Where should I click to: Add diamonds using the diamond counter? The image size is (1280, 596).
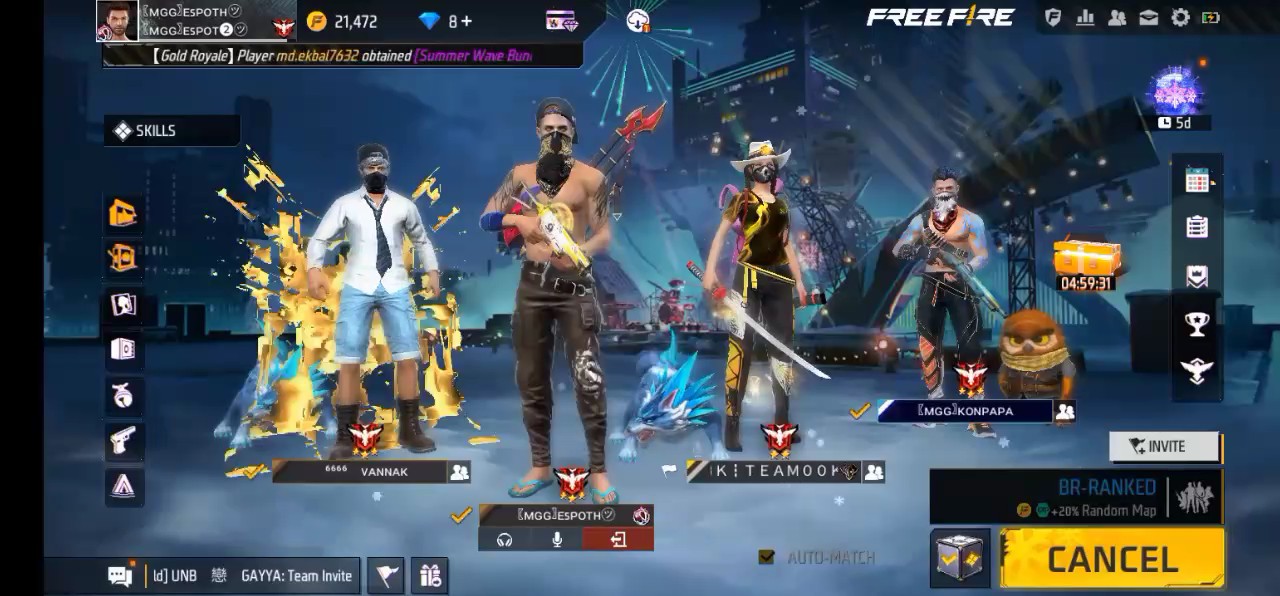[x=445, y=21]
